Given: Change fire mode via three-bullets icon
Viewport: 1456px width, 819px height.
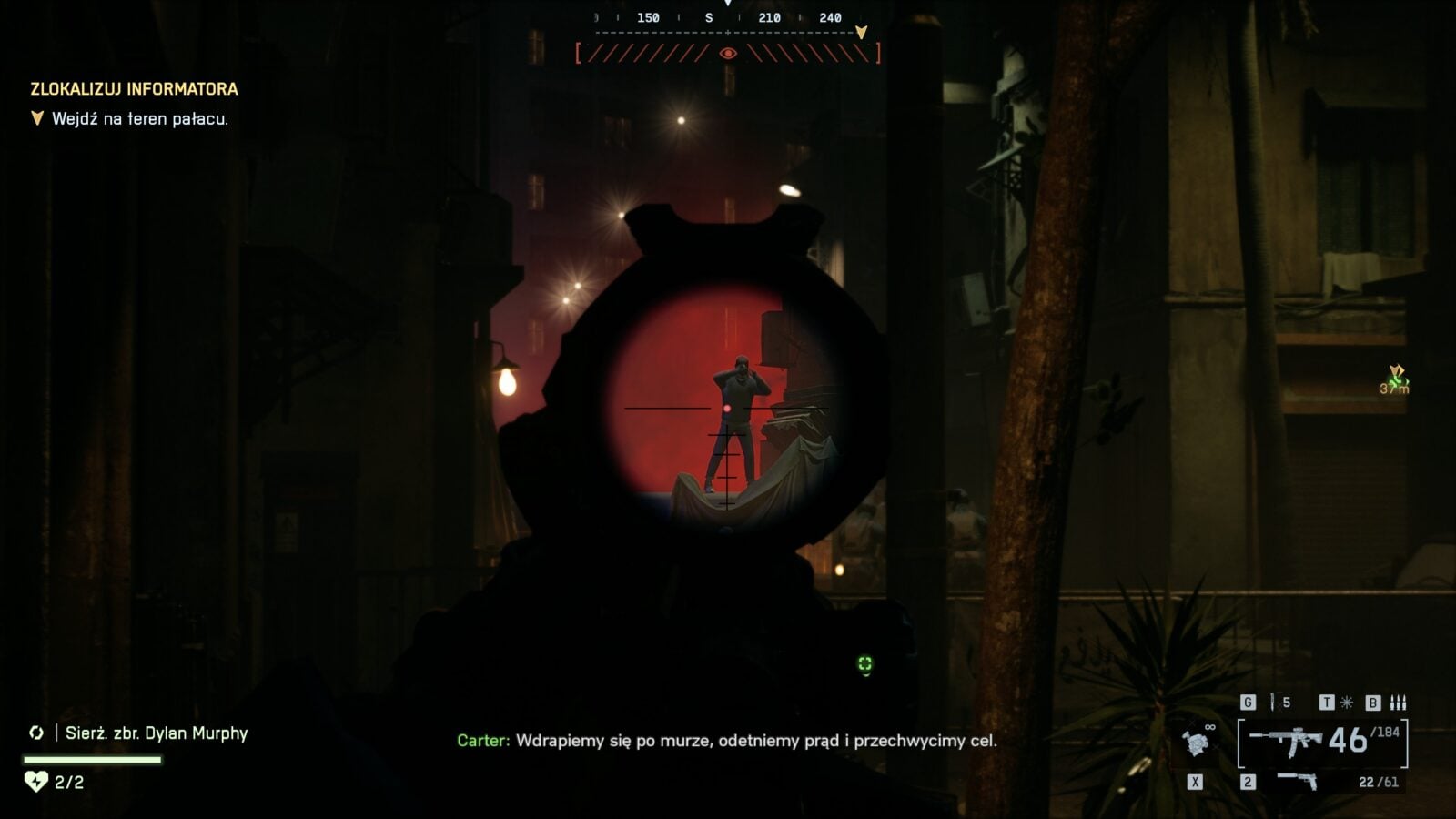Looking at the screenshot, I should point(1398,703).
